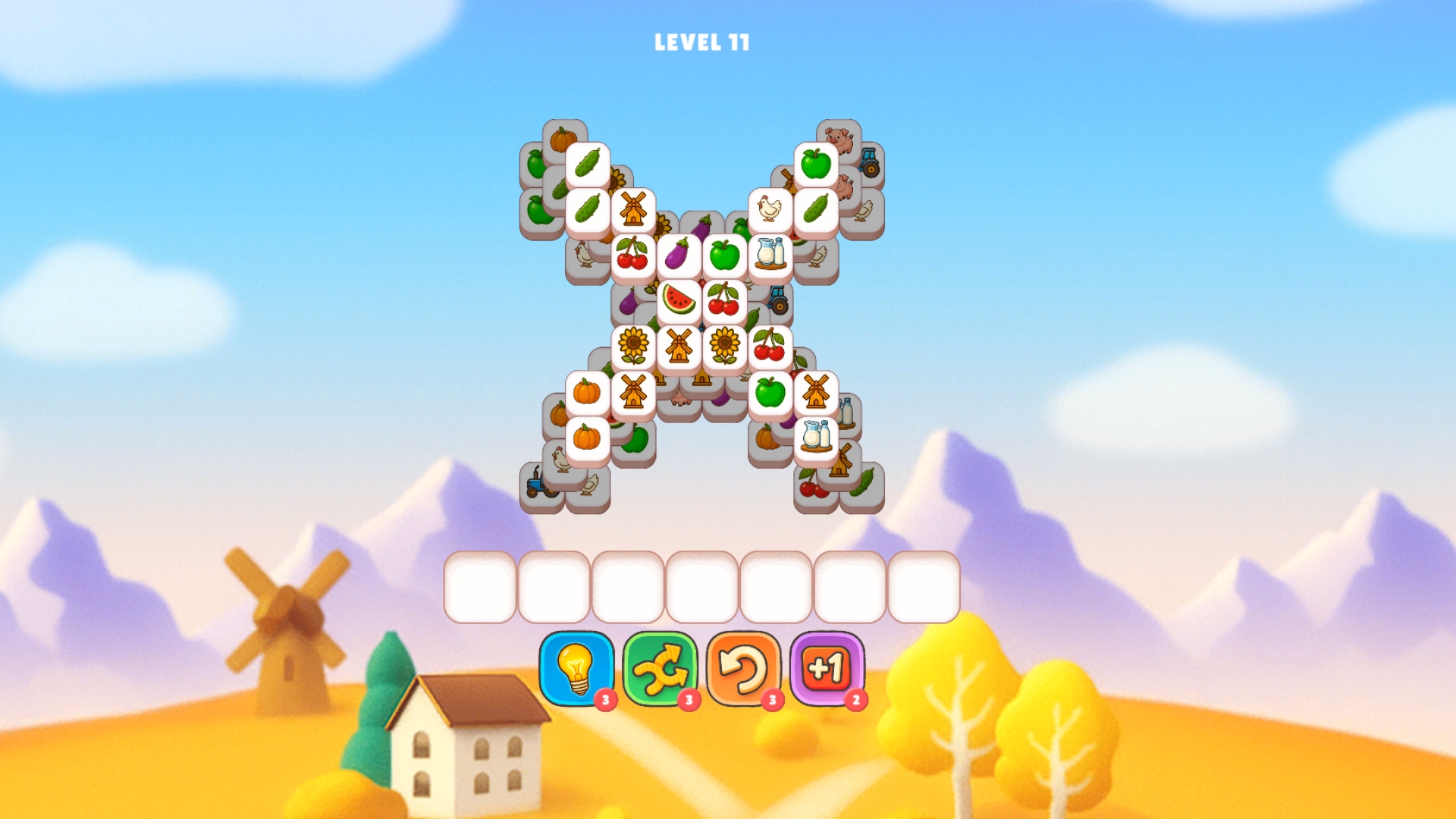Tap the eggplant tile near the top middle
This screenshot has height=819, width=1456.
pos(680,255)
